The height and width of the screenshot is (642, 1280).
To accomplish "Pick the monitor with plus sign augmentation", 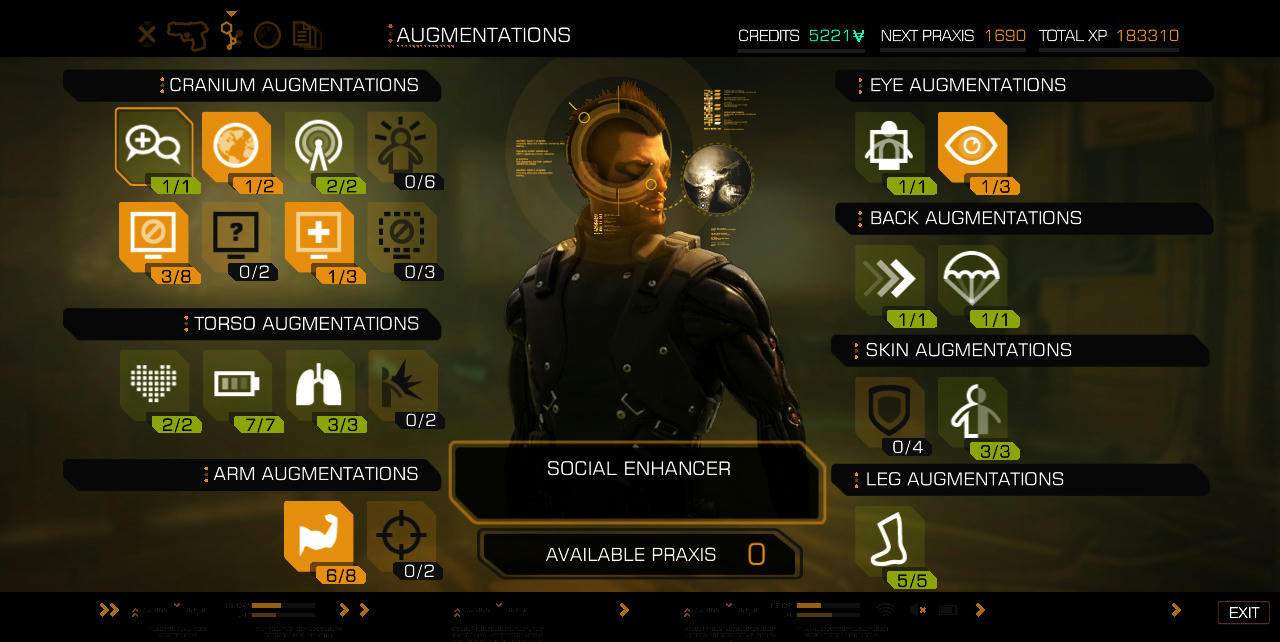I will coord(319,236).
